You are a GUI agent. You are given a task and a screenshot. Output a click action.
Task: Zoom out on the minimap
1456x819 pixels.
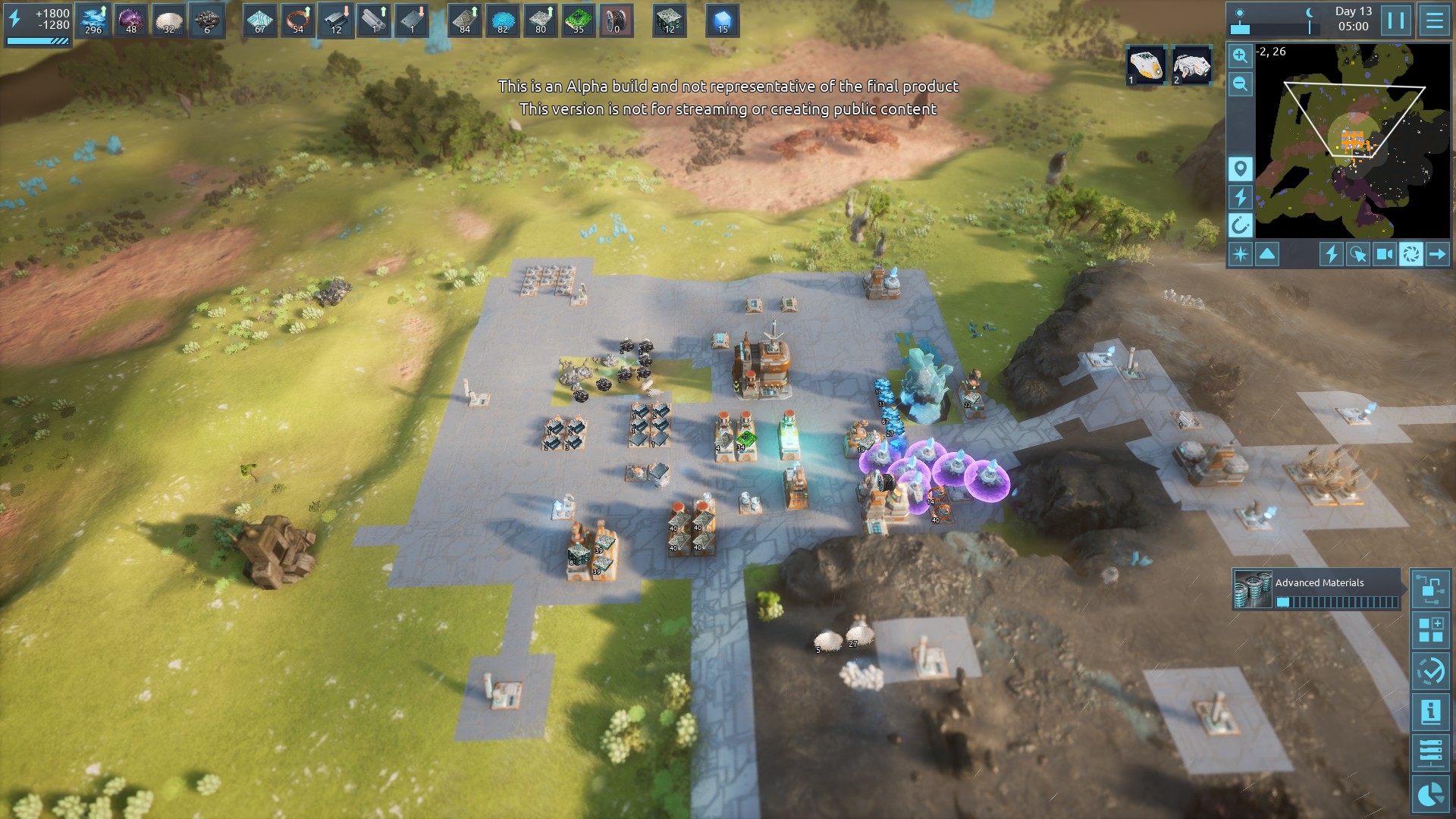(1240, 83)
